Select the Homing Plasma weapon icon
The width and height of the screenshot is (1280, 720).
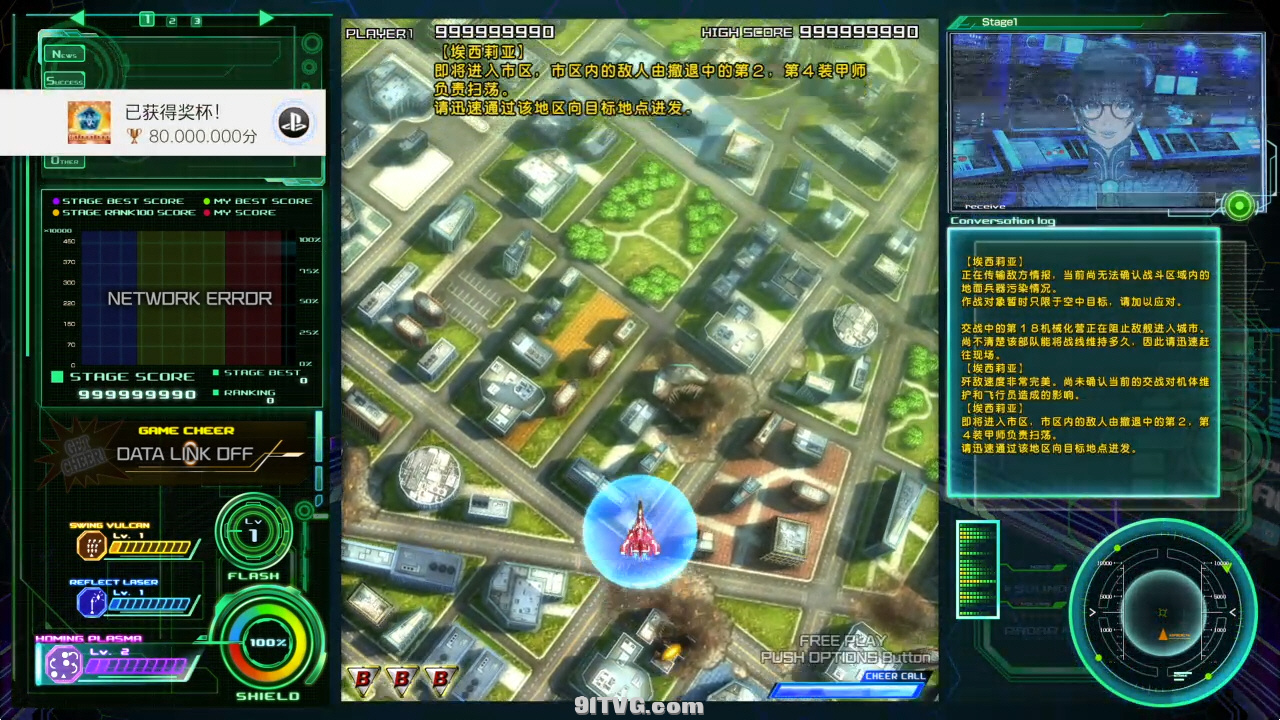click(64, 663)
